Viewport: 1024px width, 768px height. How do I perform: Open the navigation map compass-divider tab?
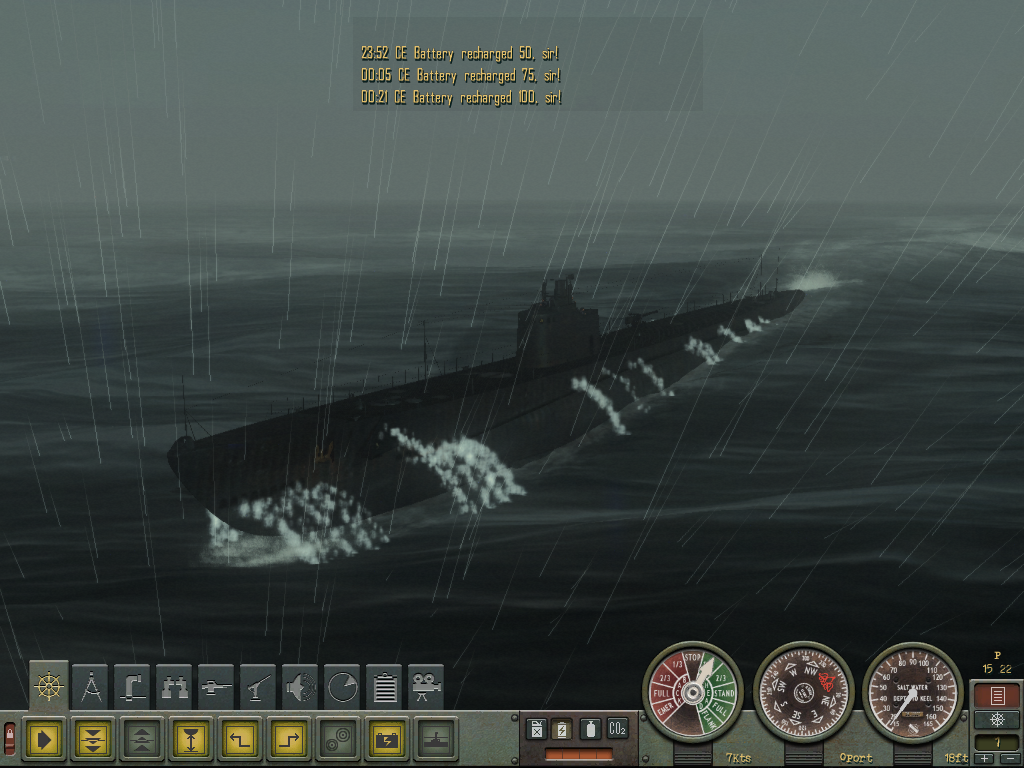pos(91,687)
